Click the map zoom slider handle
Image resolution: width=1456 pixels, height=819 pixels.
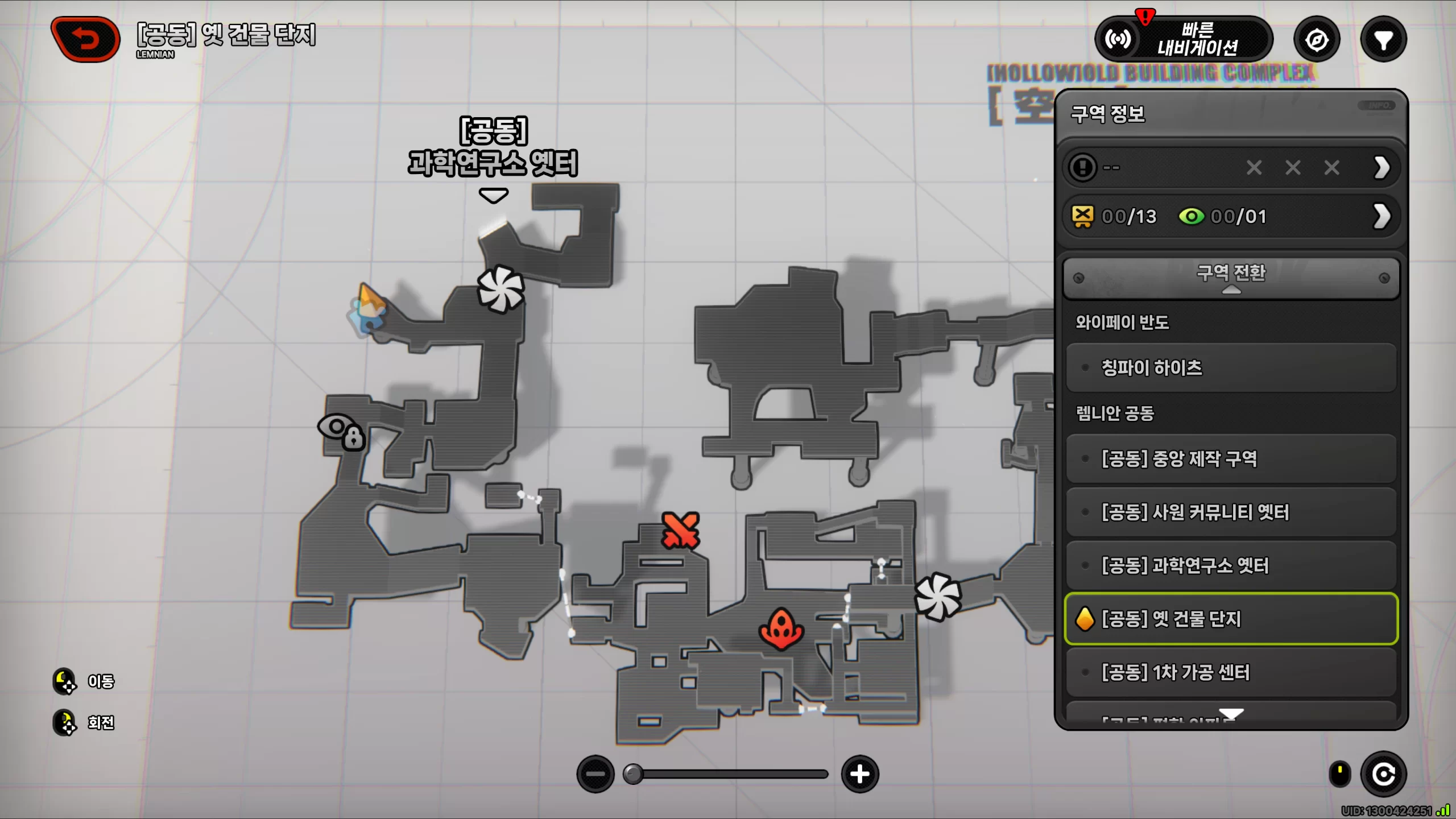tap(633, 774)
